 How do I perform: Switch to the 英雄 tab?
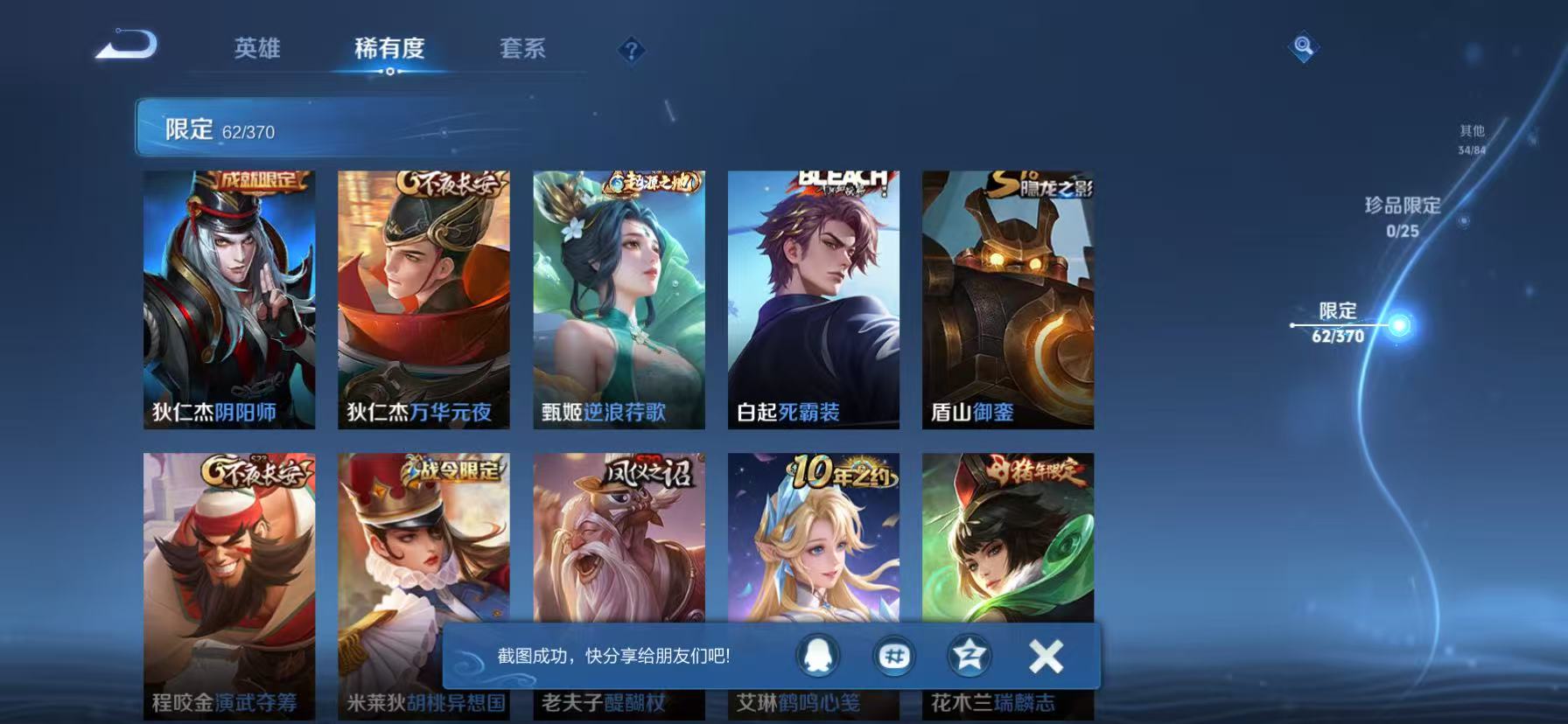point(256,50)
